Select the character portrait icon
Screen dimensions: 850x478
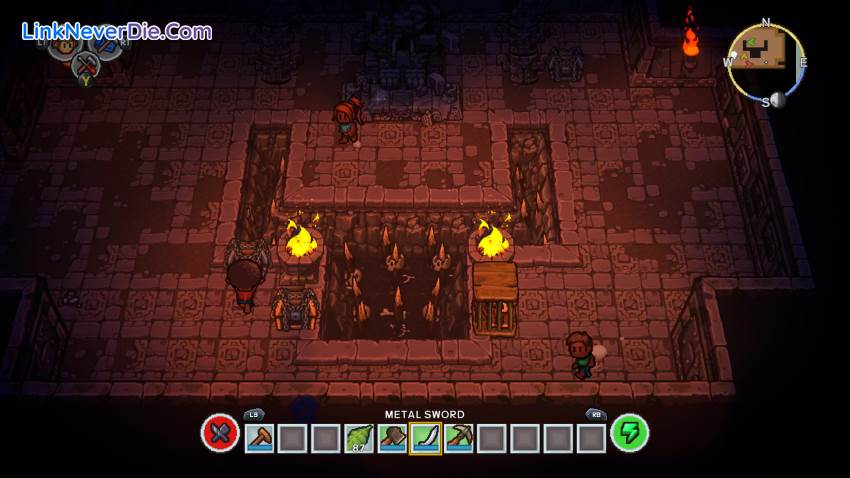(62, 45)
